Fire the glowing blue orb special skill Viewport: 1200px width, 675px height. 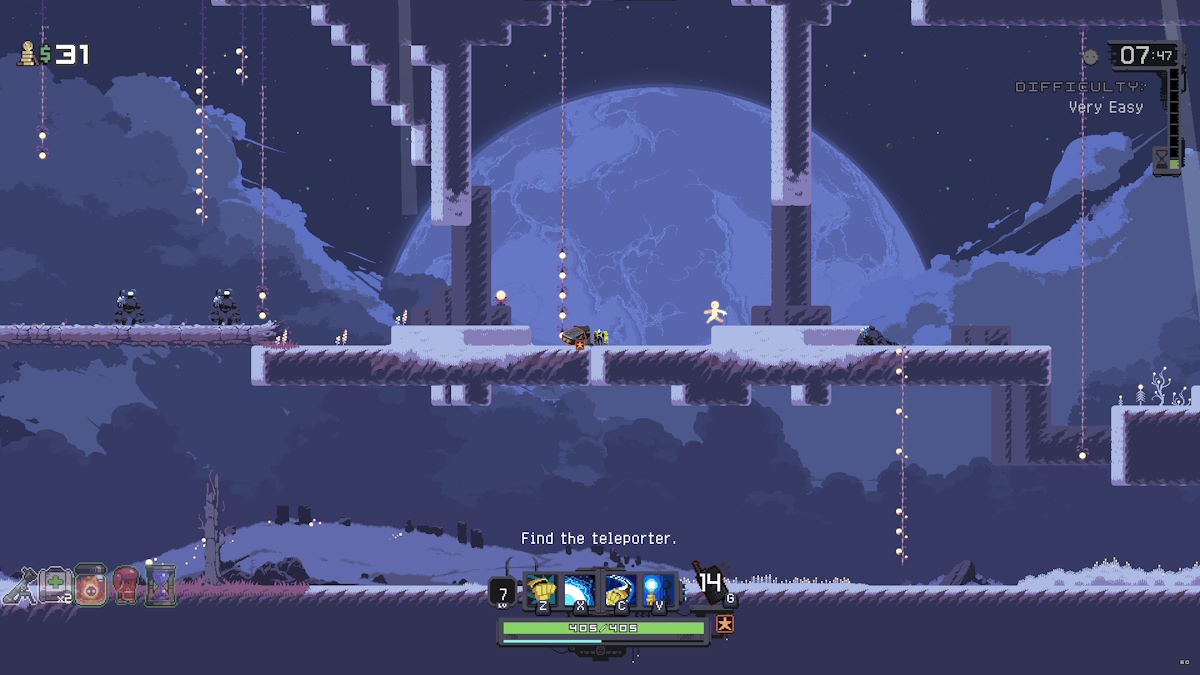coord(657,589)
